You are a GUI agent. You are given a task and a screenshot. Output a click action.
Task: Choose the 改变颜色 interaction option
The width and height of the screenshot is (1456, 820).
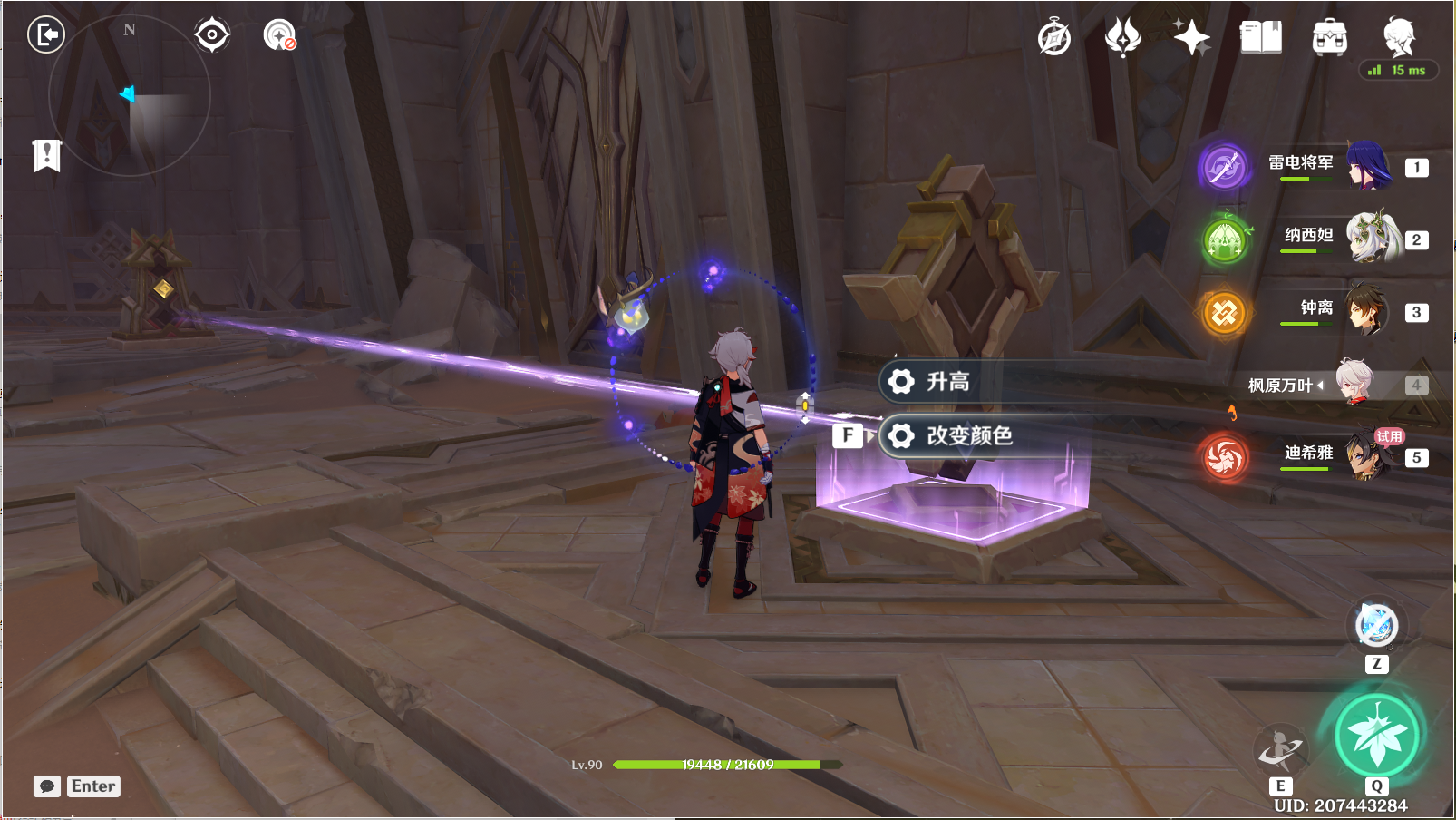click(x=970, y=435)
